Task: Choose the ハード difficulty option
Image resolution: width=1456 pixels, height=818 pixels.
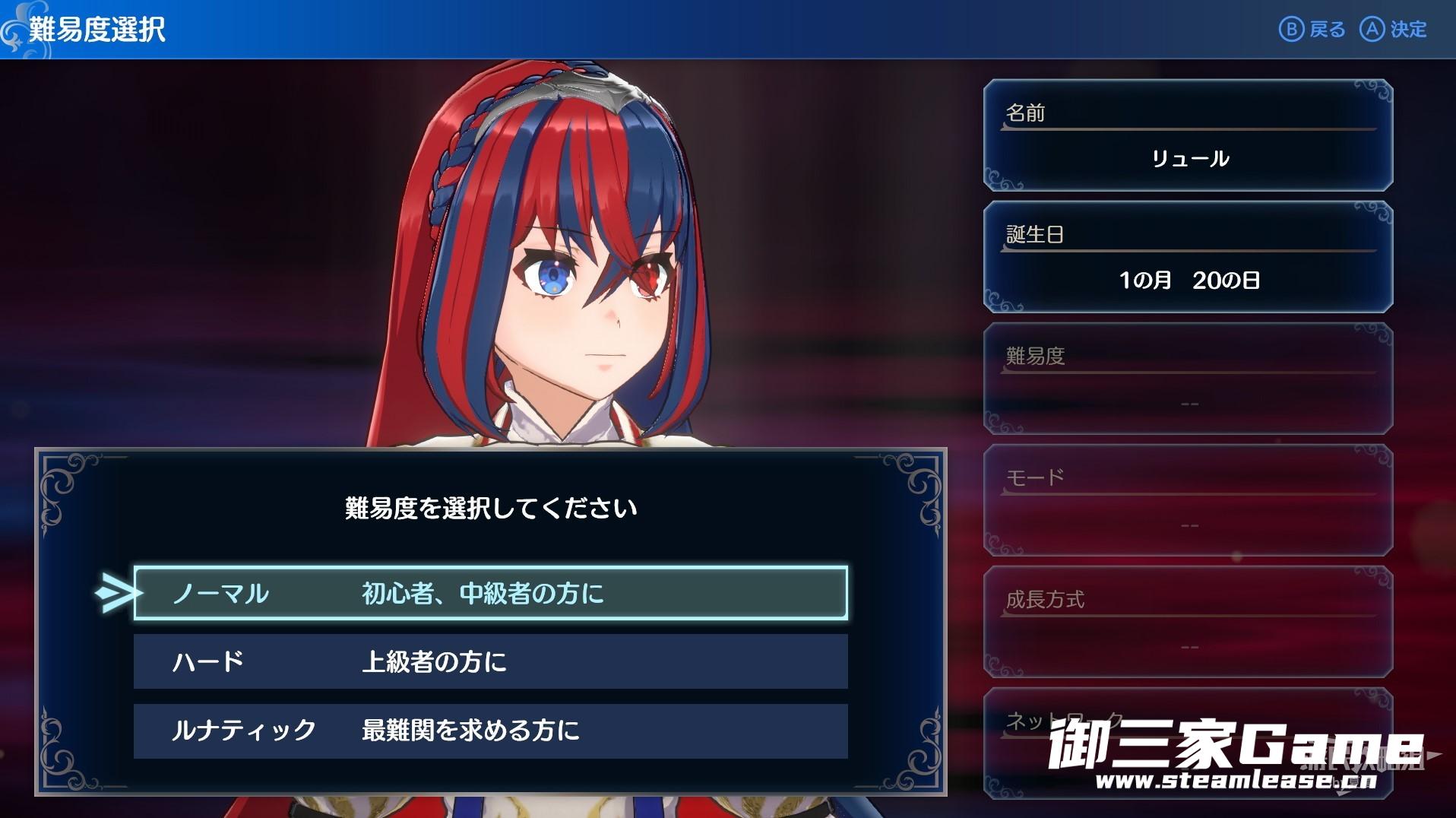Action: pos(490,661)
